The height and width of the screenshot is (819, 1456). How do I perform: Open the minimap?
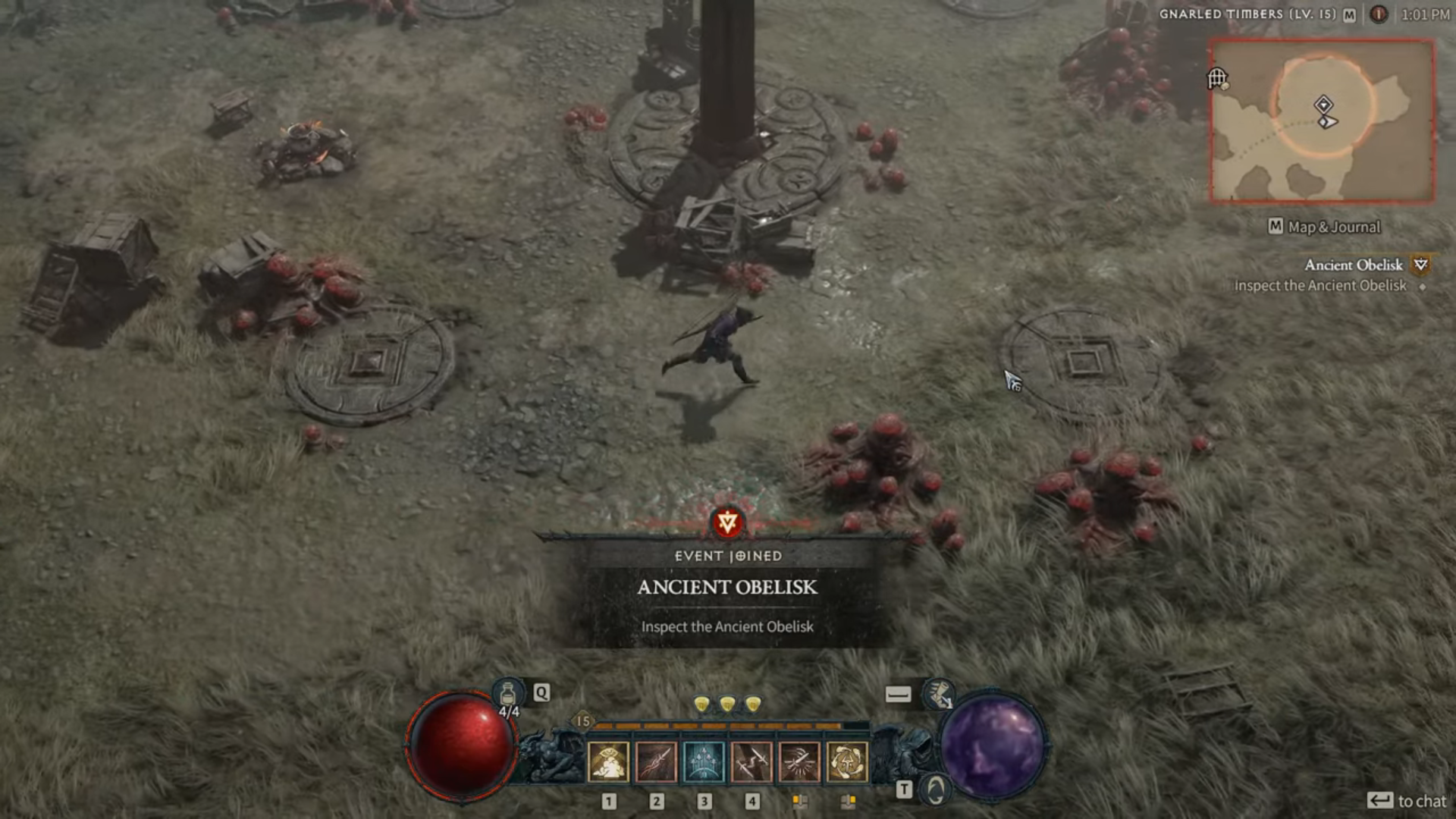point(1322,121)
